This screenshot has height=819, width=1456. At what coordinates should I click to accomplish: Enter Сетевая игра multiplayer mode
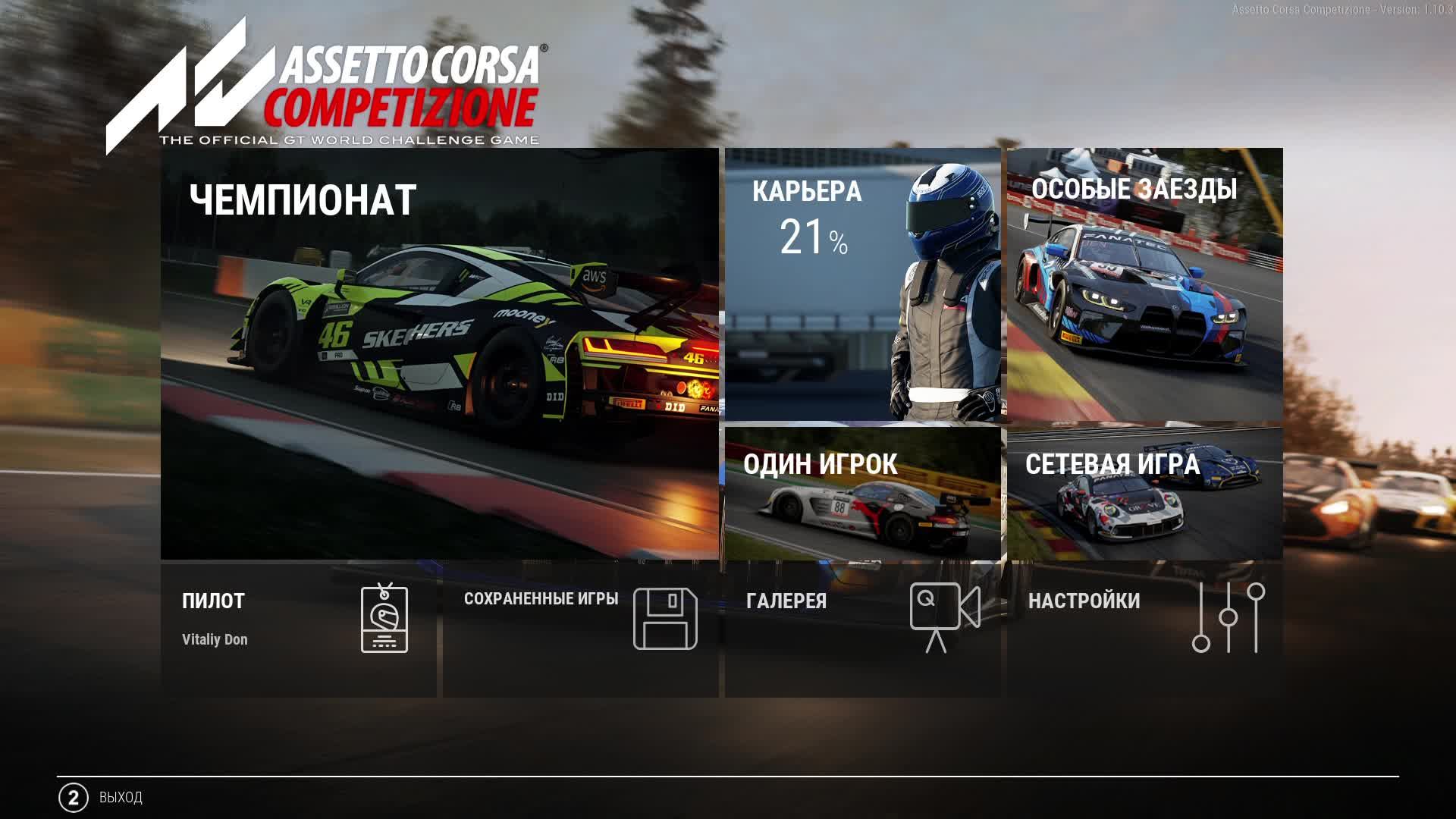pyautogui.click(x=1144, y=493)
